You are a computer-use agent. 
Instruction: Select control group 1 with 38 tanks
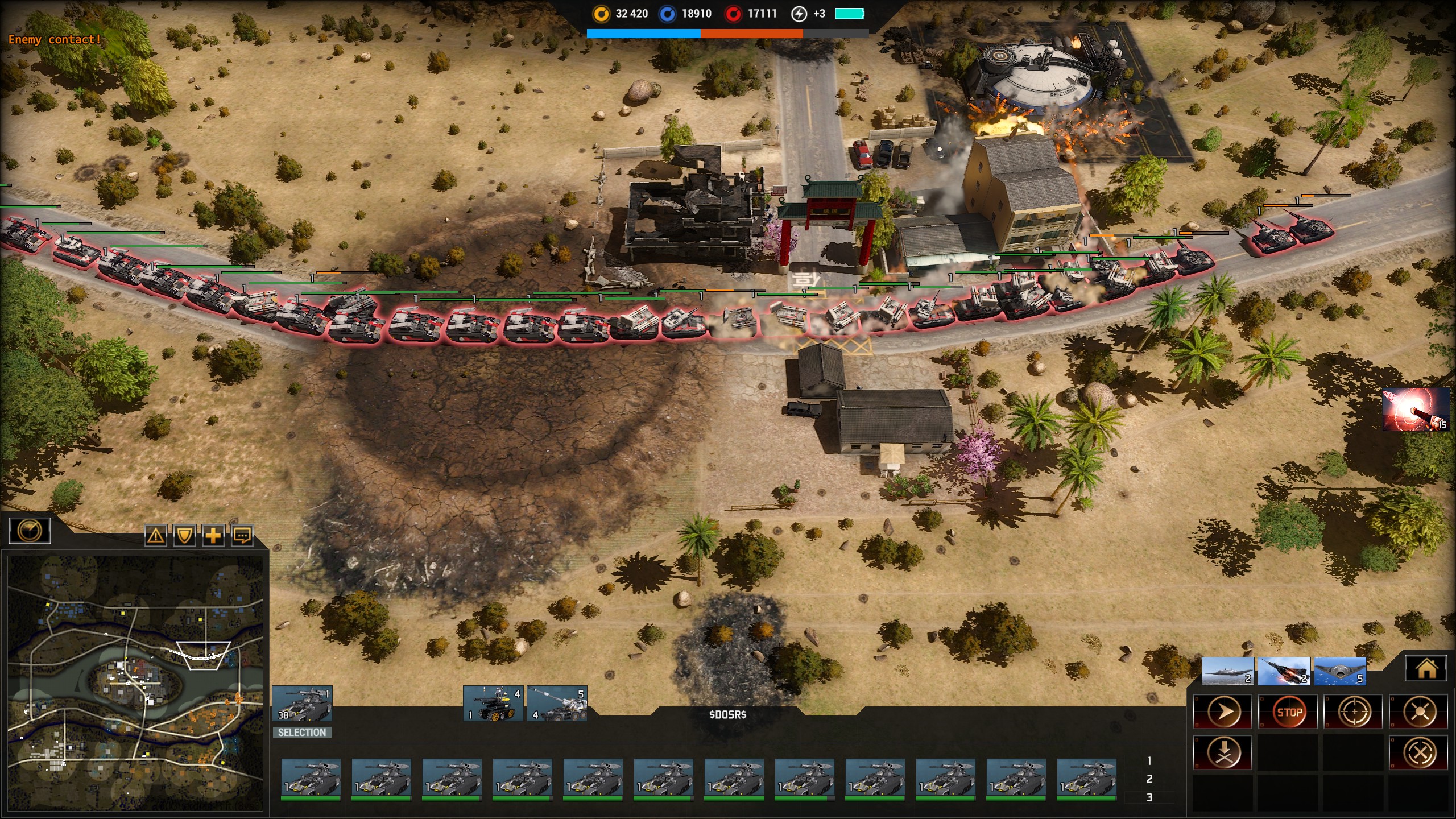click(302, 704)
